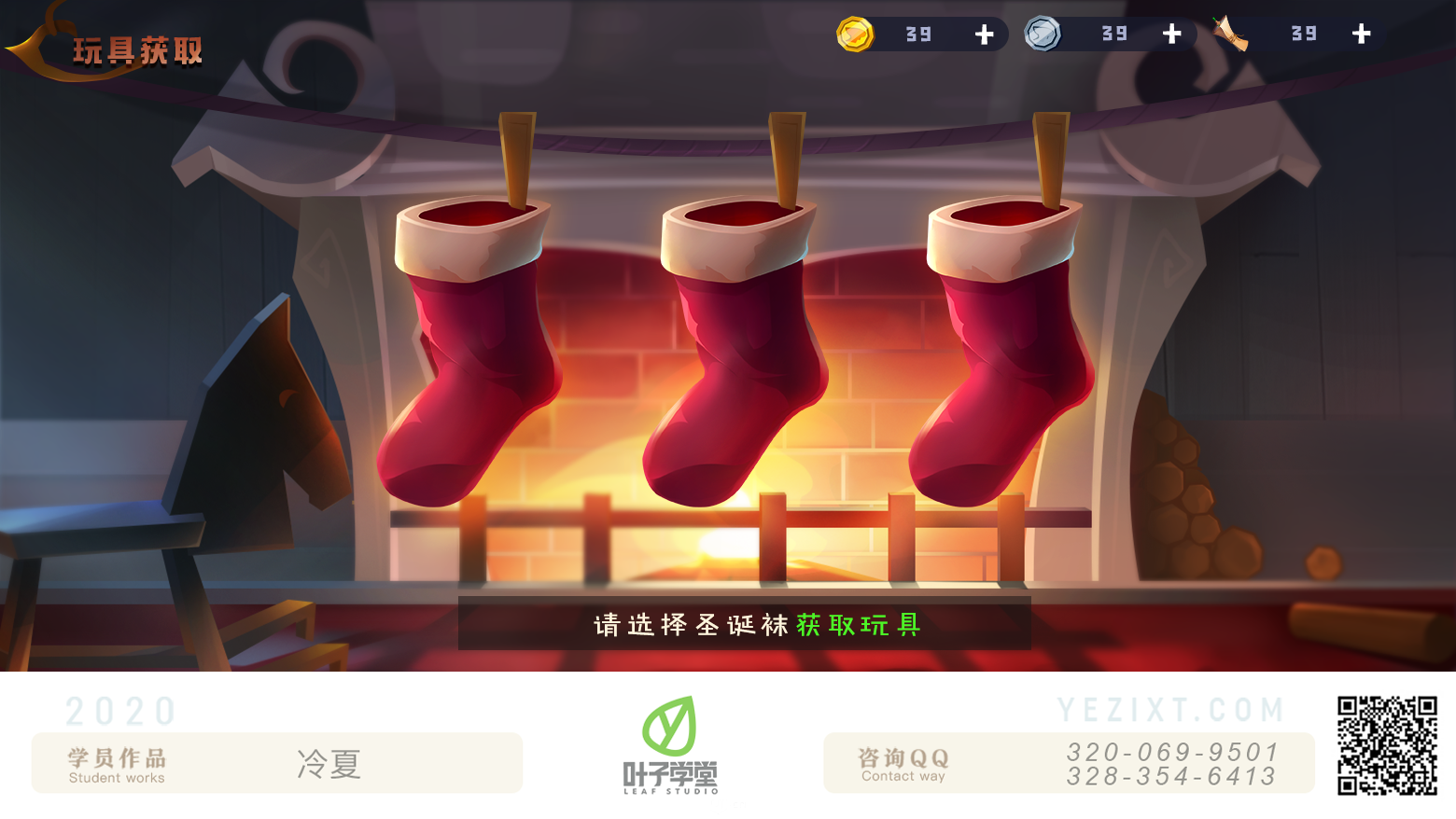Add silver gems with the plus button

tap(1172, 35)
